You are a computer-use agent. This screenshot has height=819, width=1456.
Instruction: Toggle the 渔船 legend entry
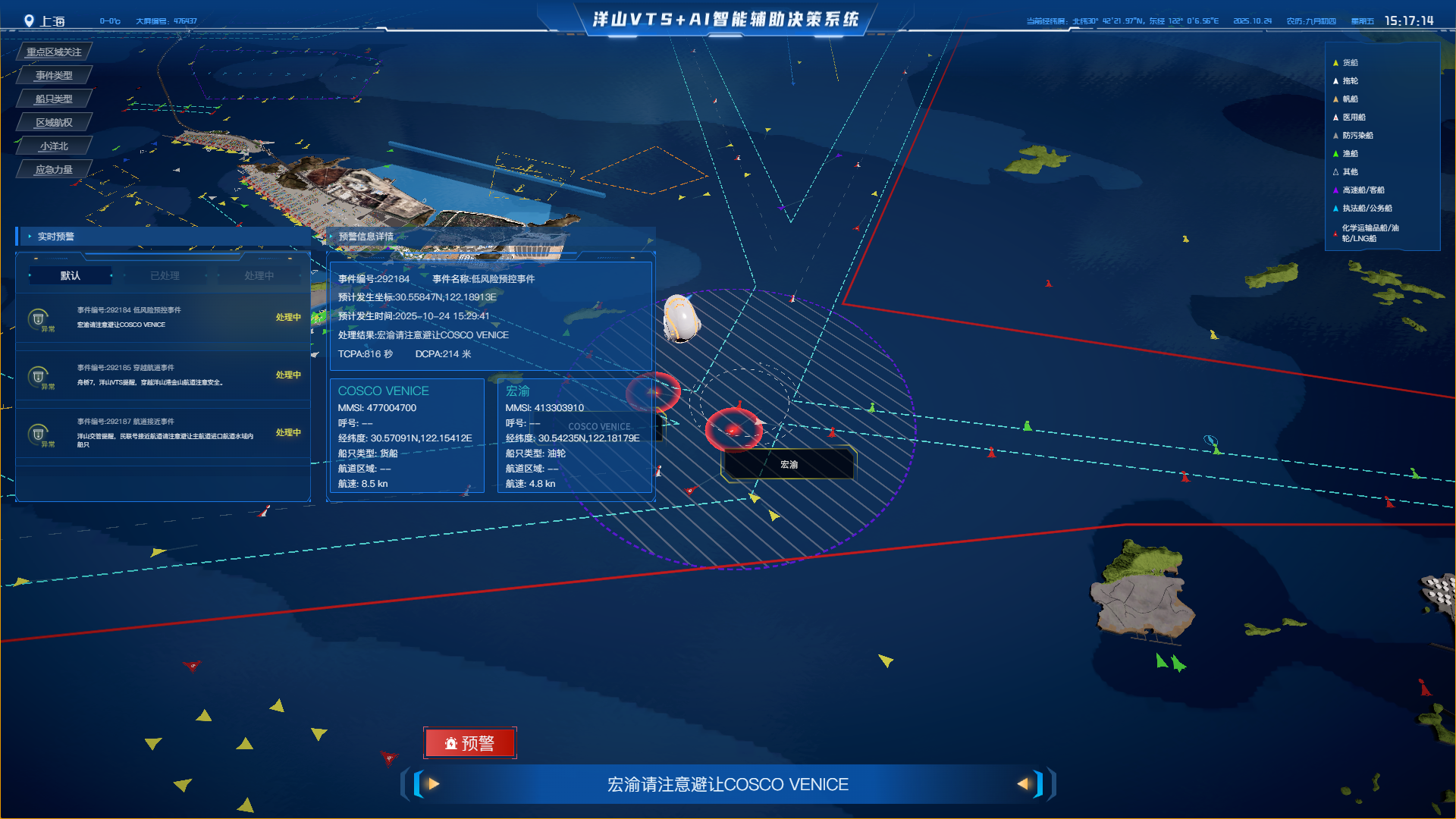(1350, 154)
